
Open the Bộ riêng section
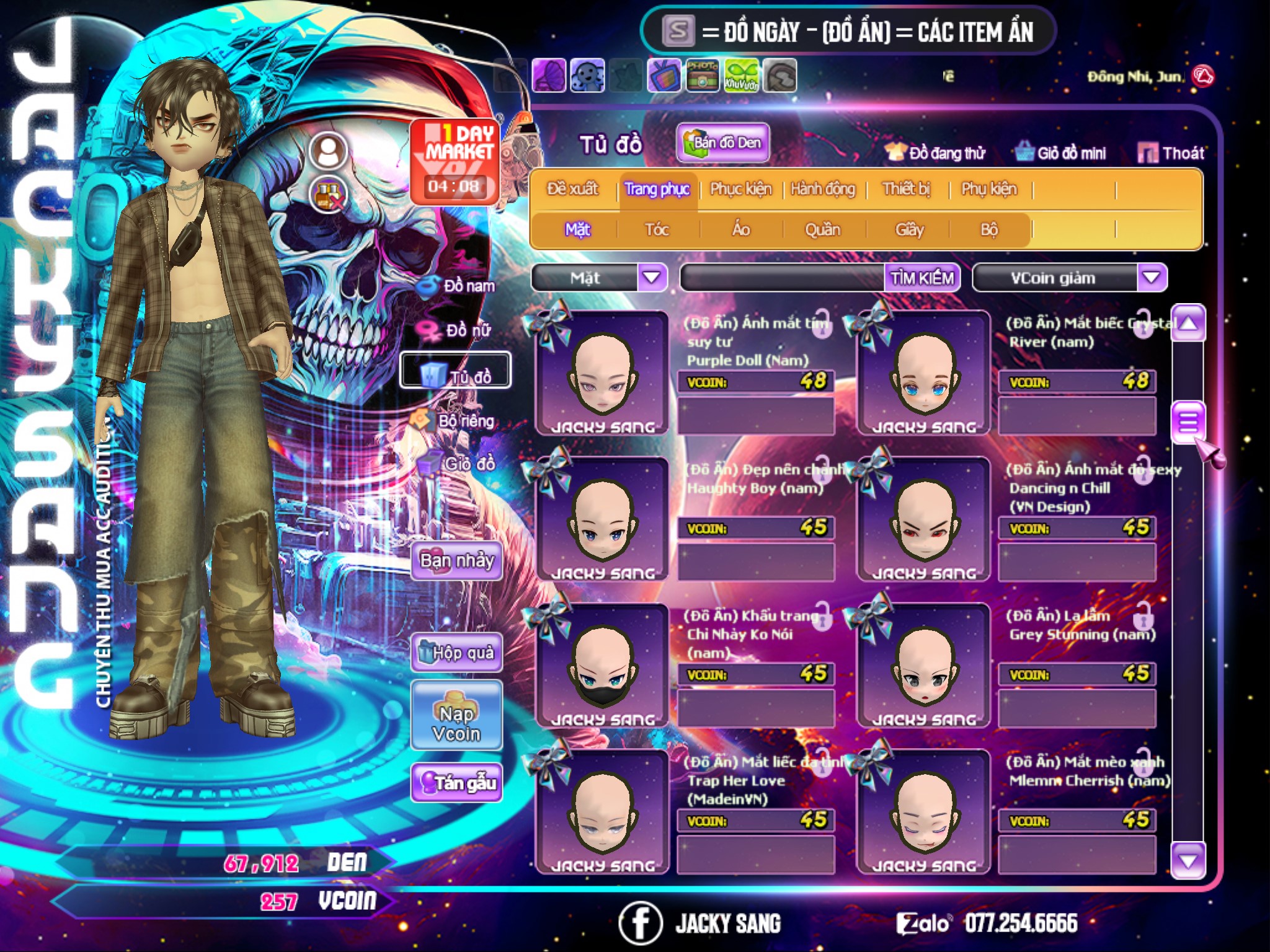tap(456, 421)
